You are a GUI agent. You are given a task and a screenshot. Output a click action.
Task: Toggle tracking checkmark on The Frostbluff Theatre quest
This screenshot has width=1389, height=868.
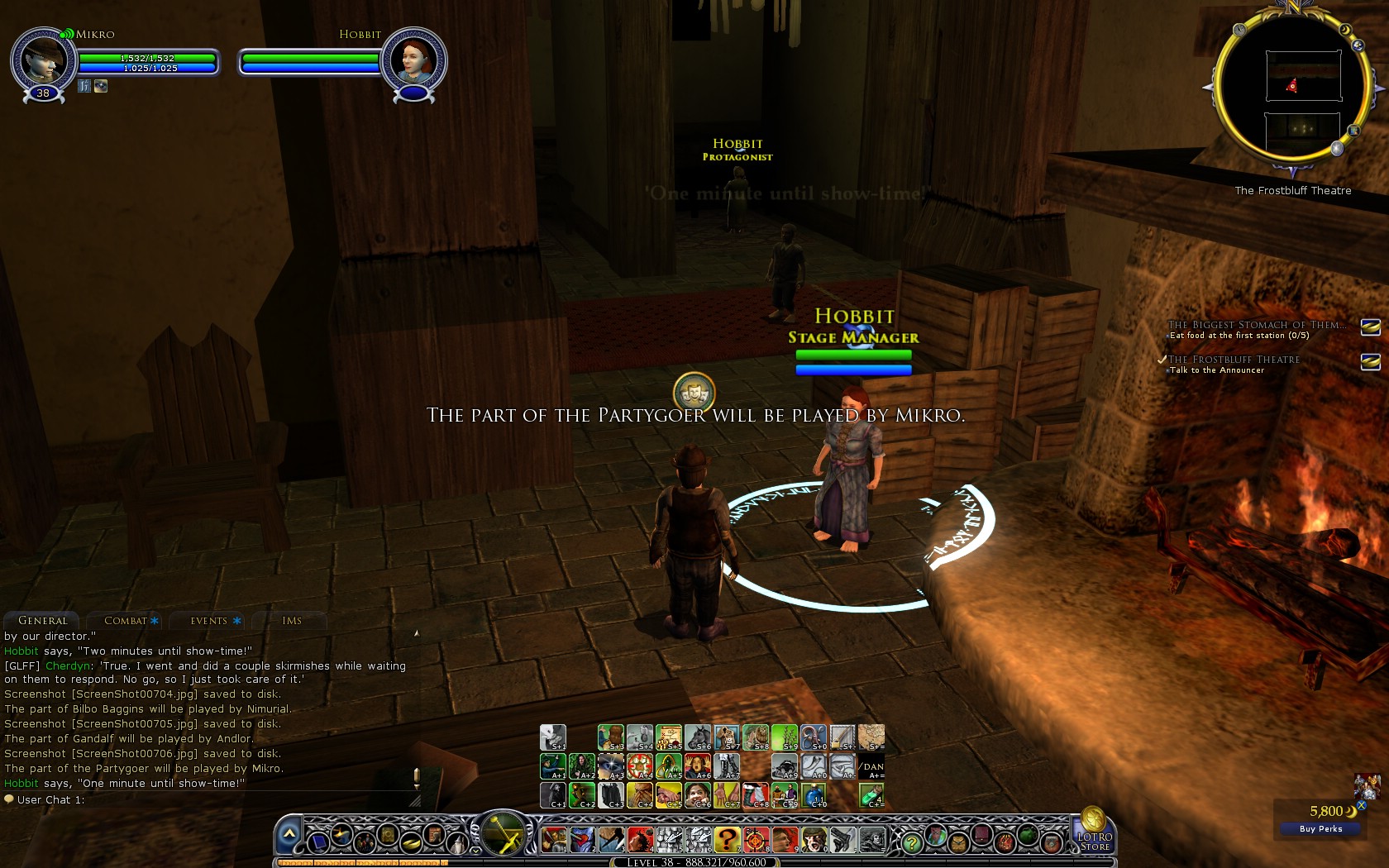(x=1162, y=360)
